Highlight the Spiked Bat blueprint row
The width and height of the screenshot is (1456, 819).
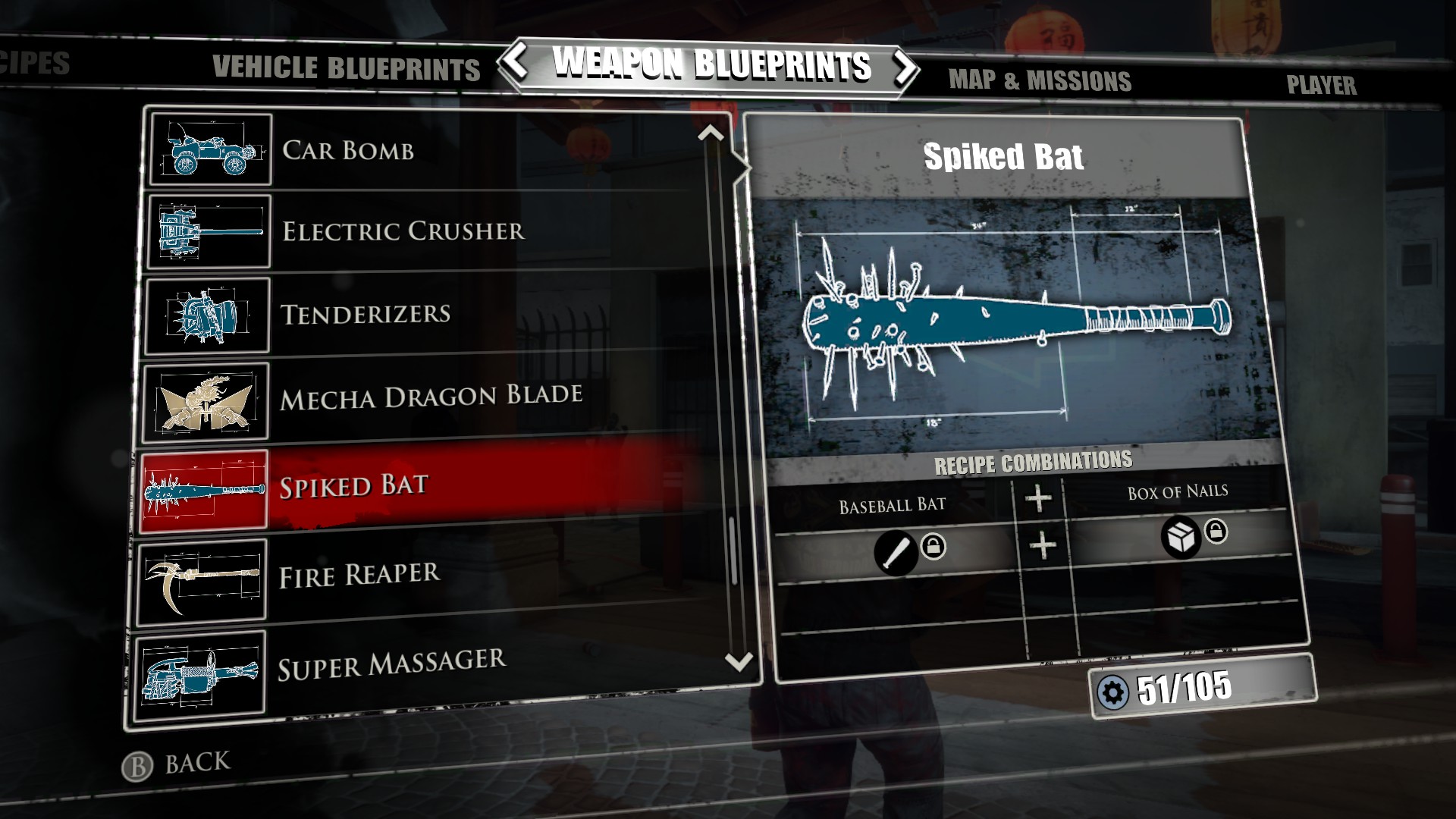tap(425, 485)
